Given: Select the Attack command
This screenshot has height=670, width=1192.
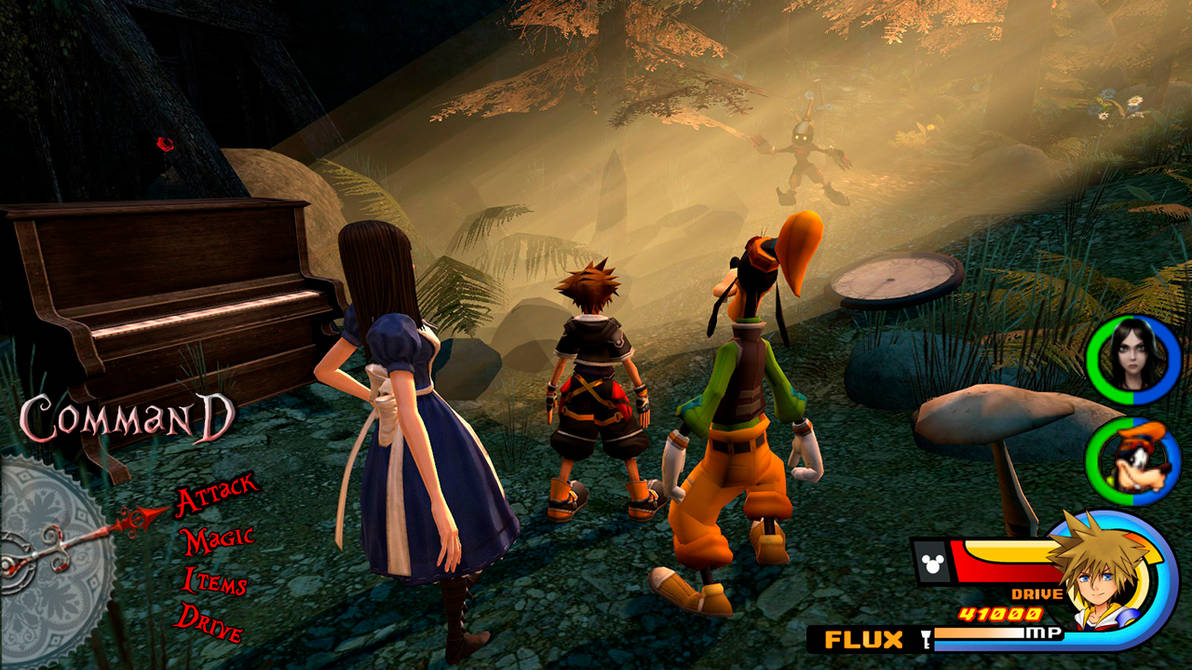Looking at the screenshot, I should [x=216, y=497].
